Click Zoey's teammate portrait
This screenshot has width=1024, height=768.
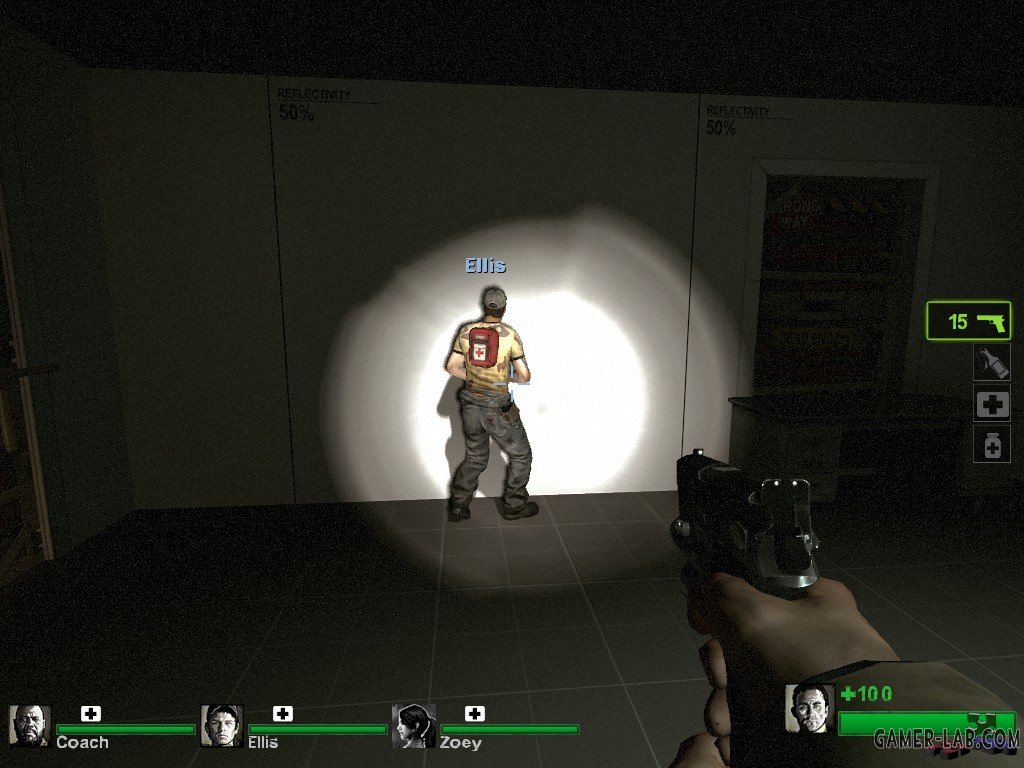tap(413, 726)
